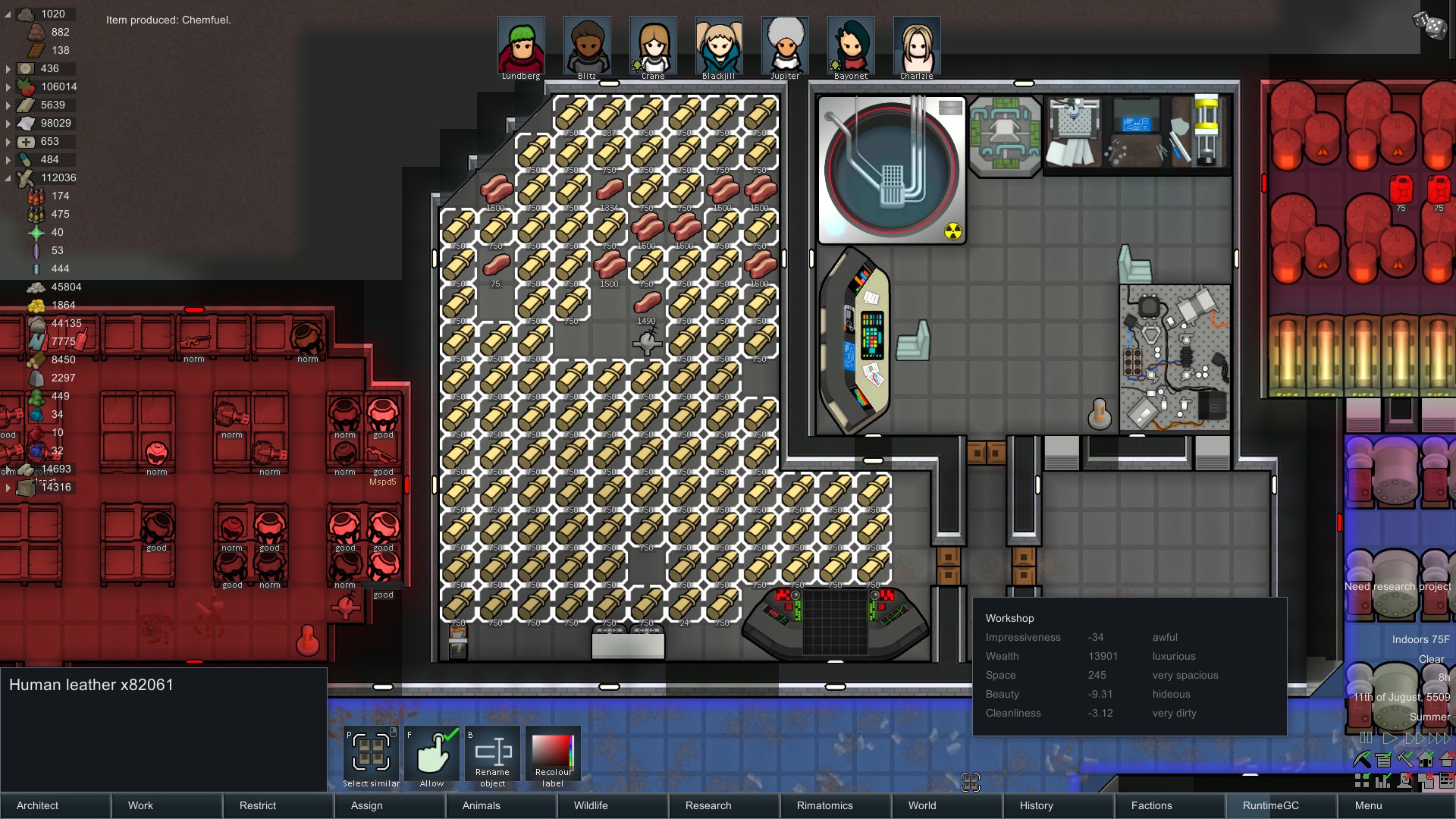Viewport: 1456px width, 819px height.
Task: Open the Research menu
Action: pyautogui.click(x=708, y=805)
